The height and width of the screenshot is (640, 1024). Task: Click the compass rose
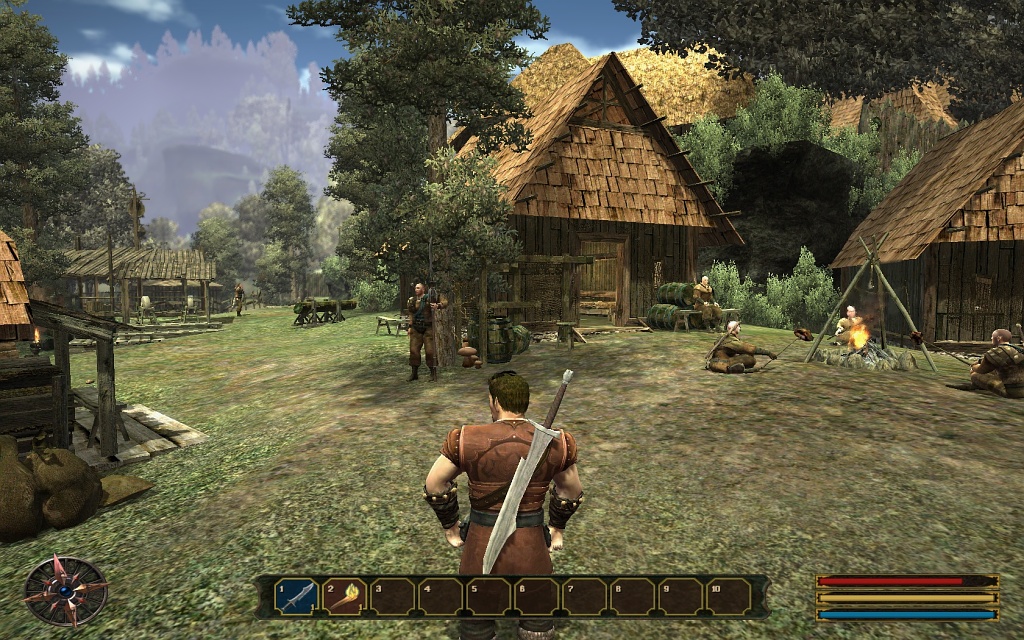pos(66,591)
